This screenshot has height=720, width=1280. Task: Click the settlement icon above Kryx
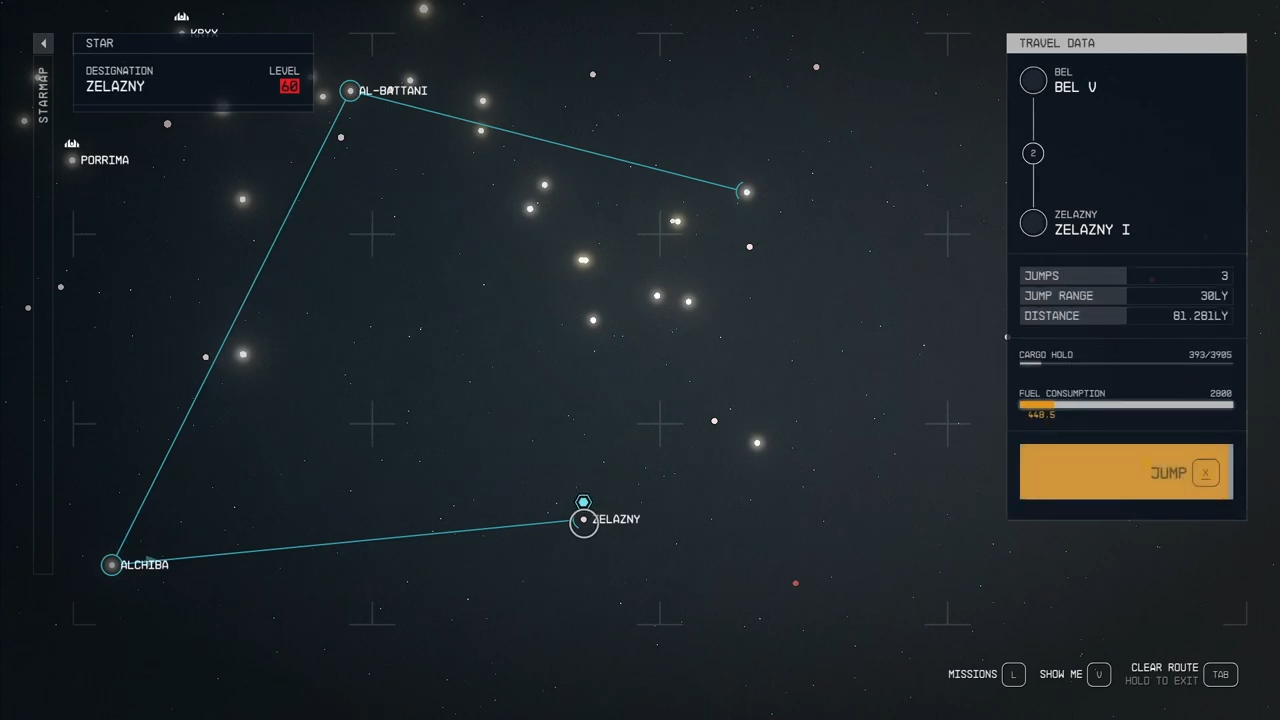click(x=181, y=17)
